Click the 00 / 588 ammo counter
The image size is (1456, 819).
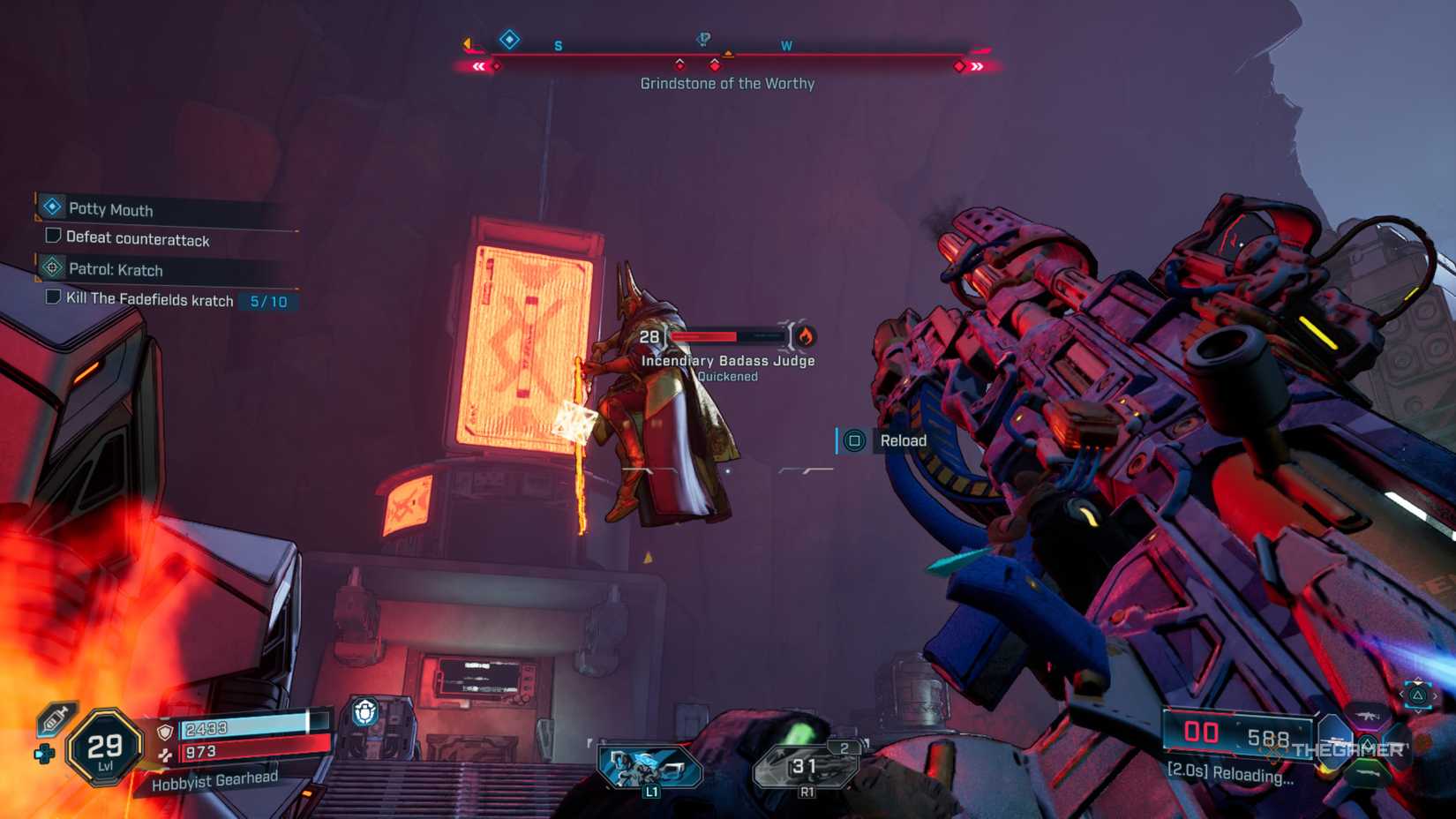coord(1240,734)
